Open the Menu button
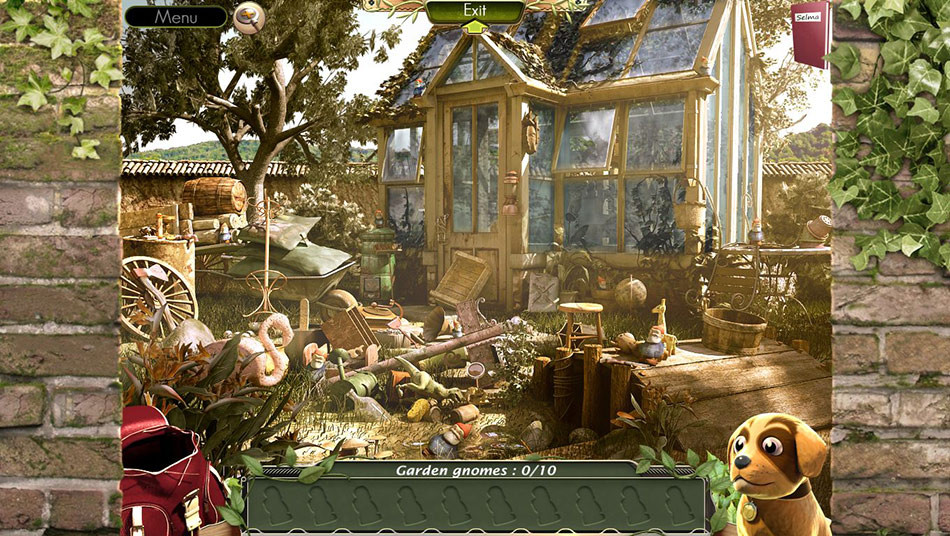Screen dimensions: 950x536 176,17
